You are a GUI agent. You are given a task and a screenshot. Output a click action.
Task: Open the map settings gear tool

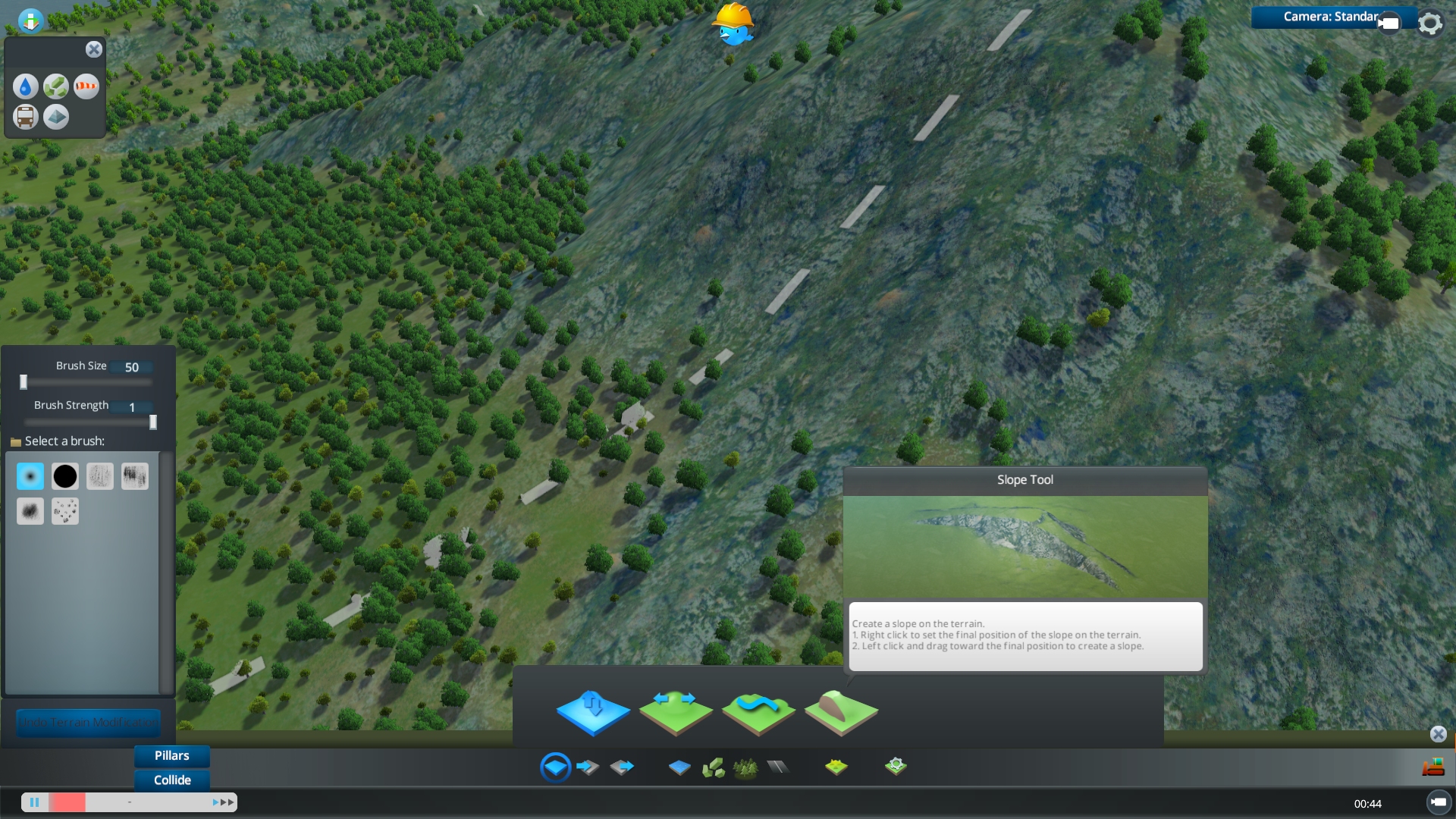point(896,767)
